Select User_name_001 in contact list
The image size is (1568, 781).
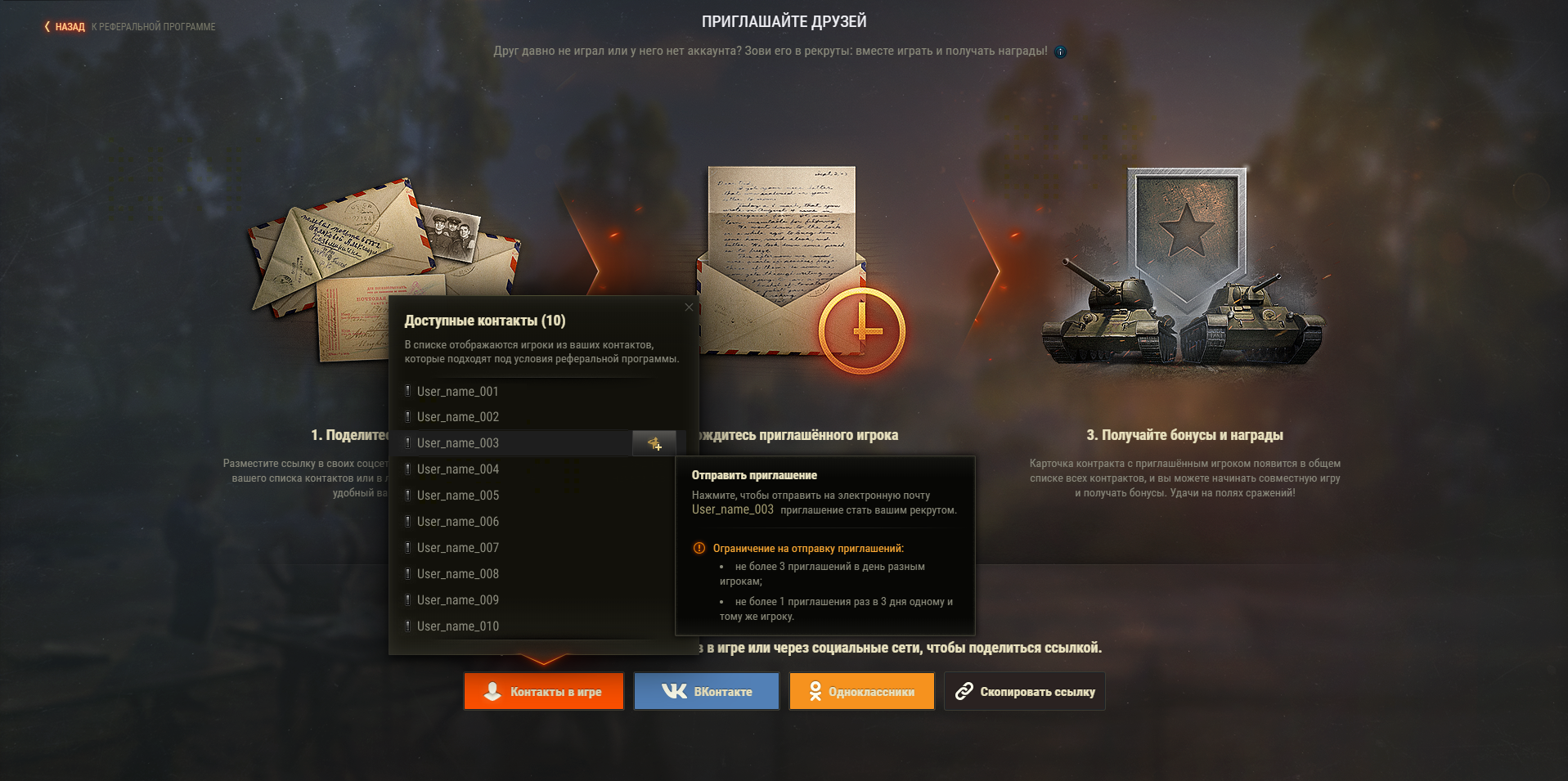tap(457, 392)
